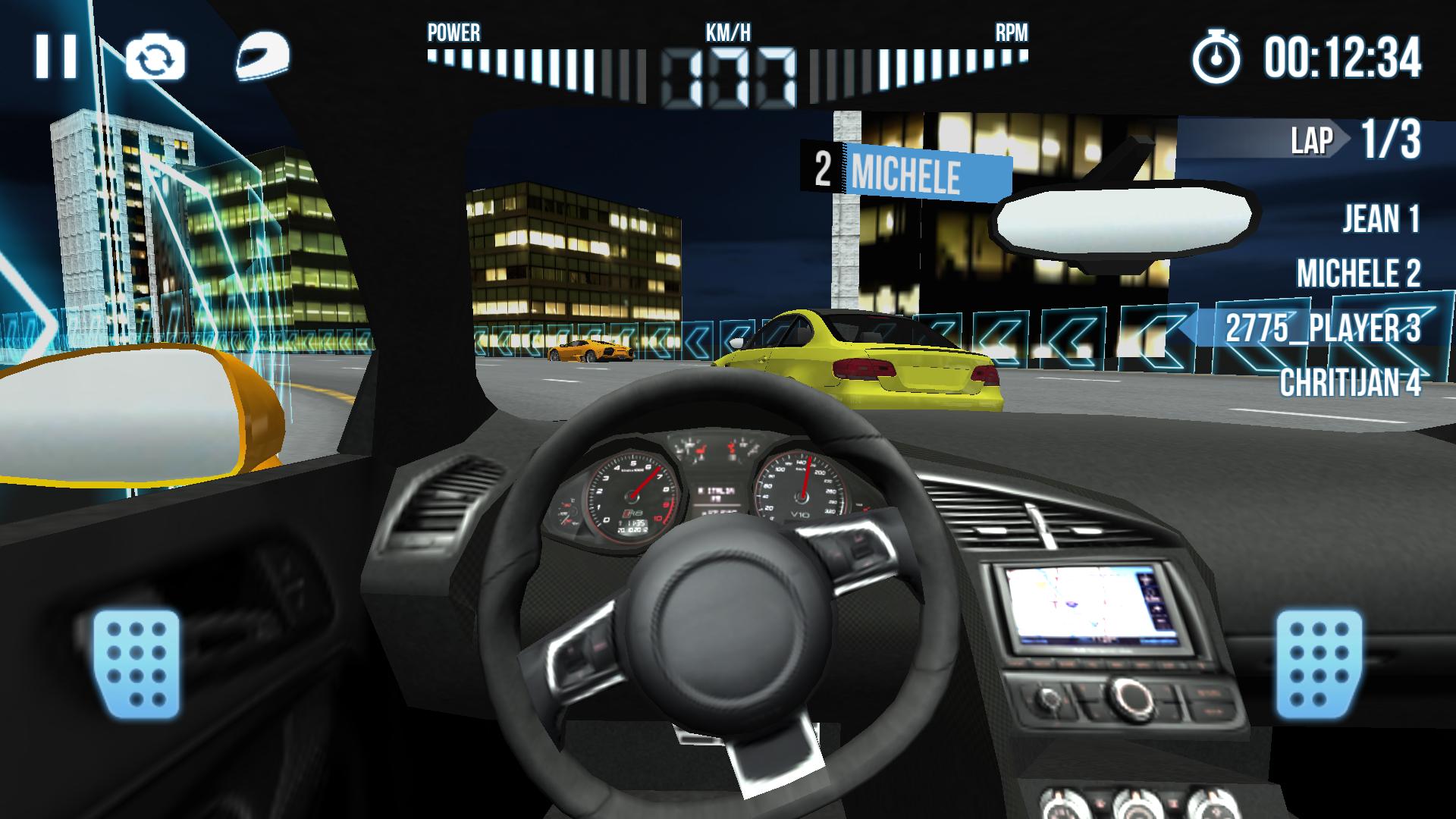The height and width of the screenshot is (819, 1456).
Task: Expand the LAP 1/3 indicator
Action: tap(1357, 139)
